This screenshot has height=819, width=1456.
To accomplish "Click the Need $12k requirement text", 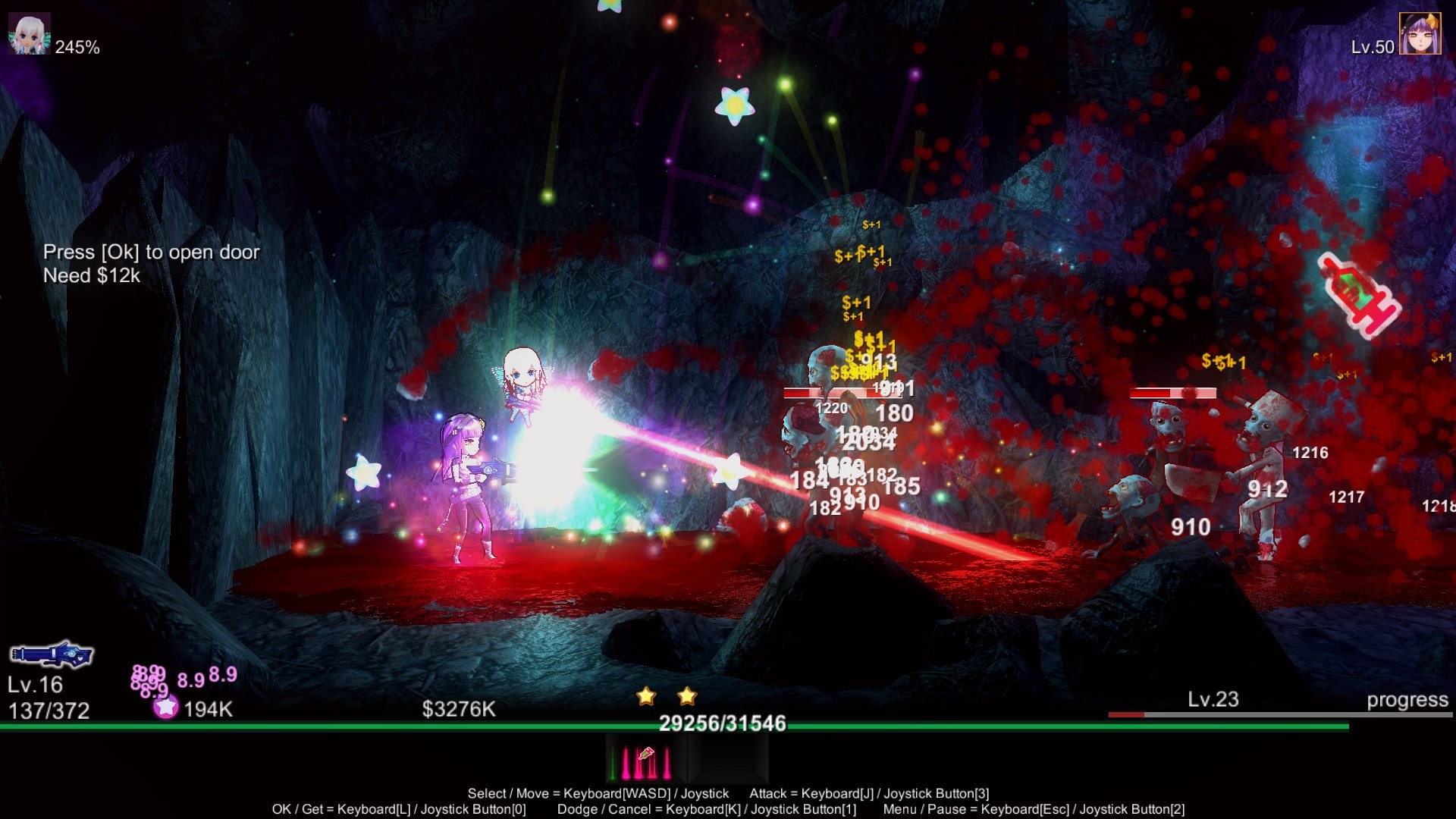I will pyautogui.click(x=92, y=278).
